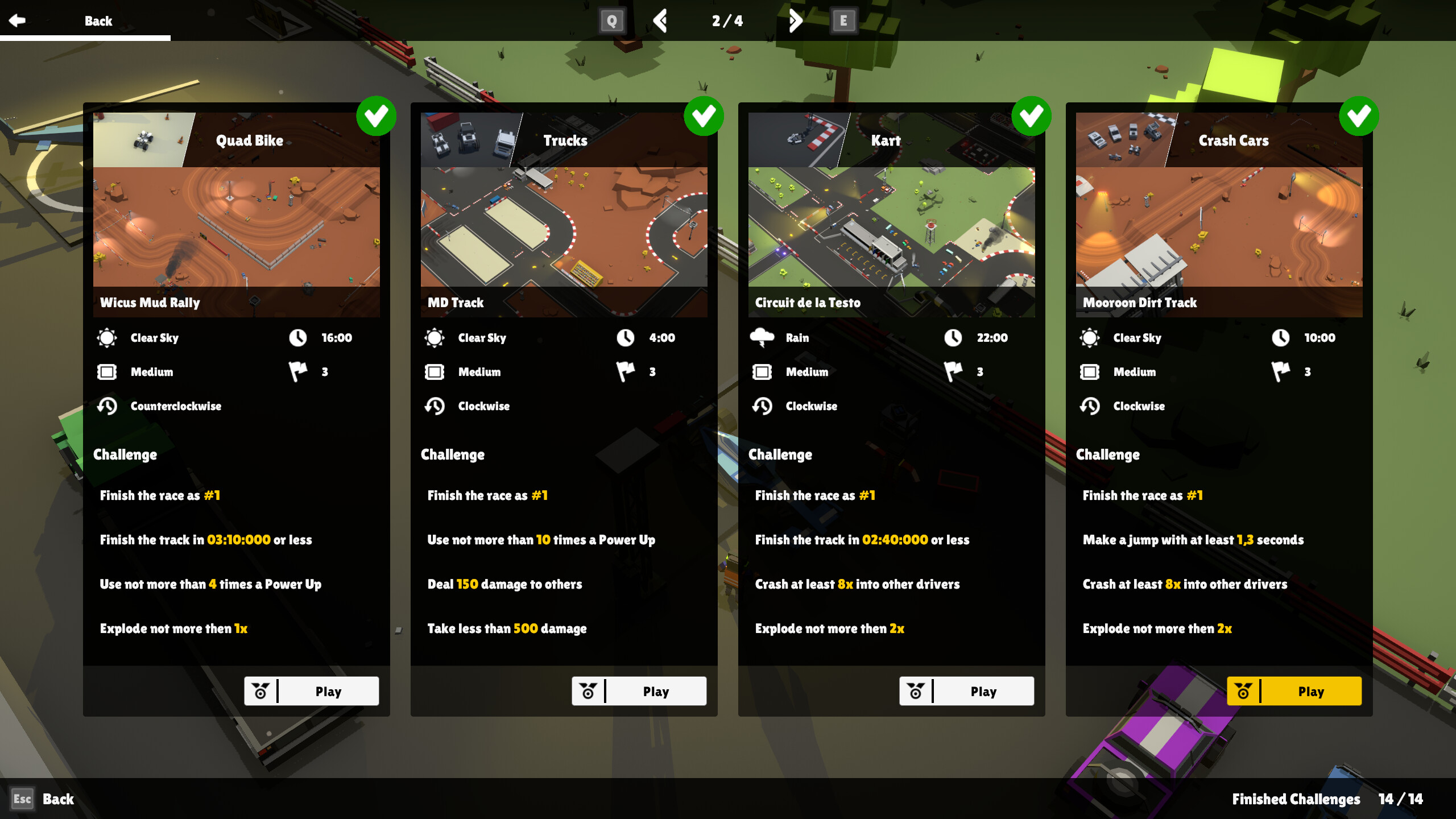Screen dimensions: 1456x819
Task: Click the completed checkmark on the Crash Cars card
Action: (1360, 116)
